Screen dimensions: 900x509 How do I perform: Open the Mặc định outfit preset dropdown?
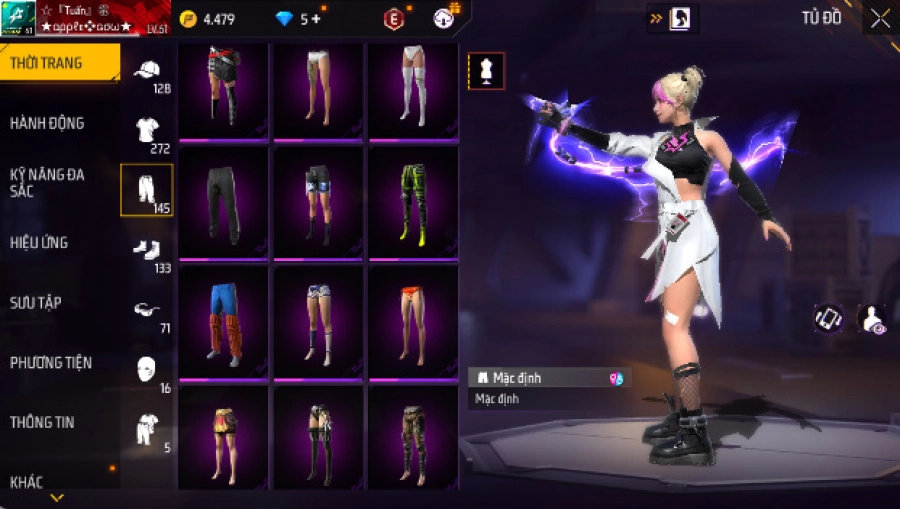click(549, 378)
